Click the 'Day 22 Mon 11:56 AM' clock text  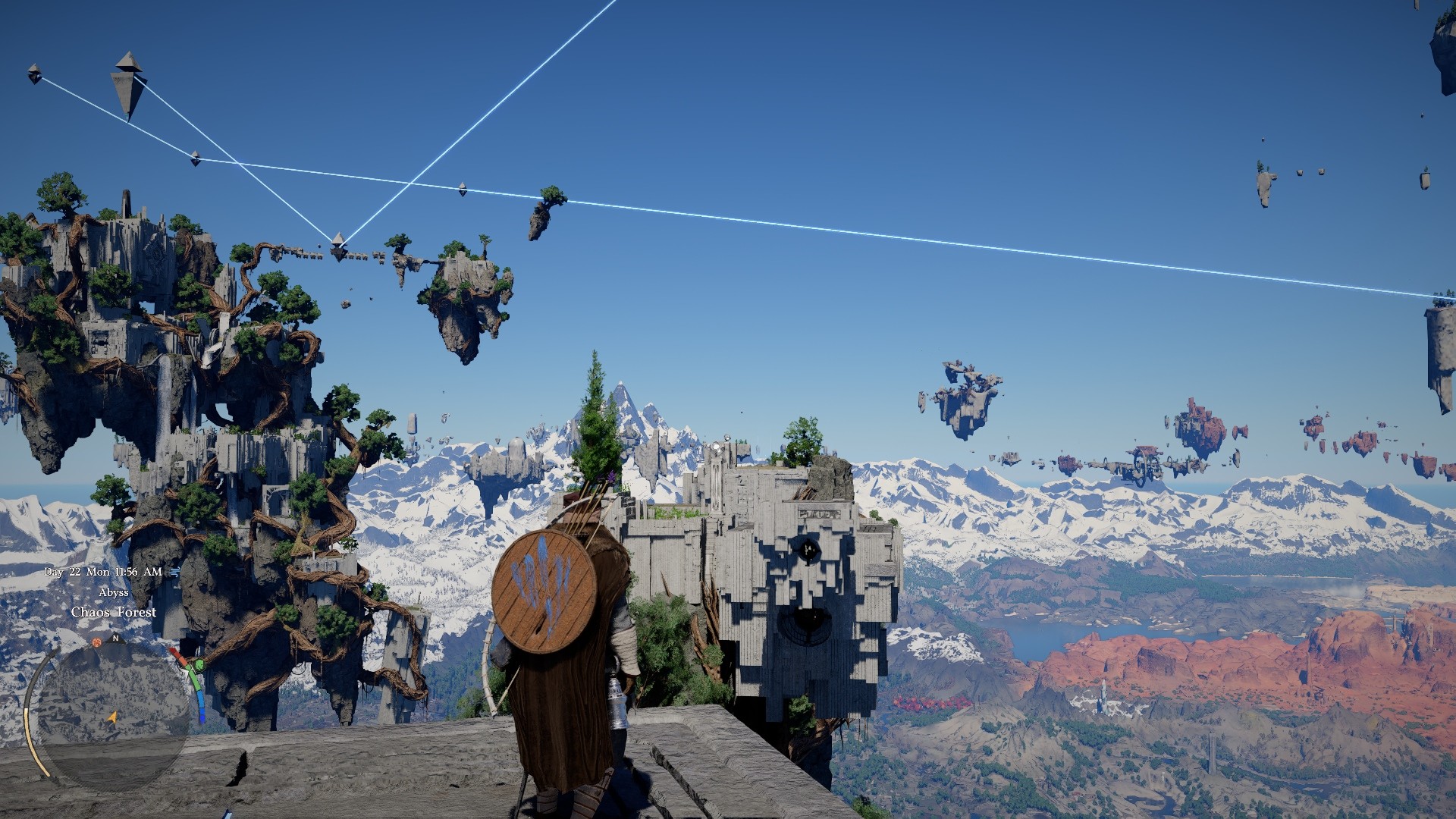pos(102,571)
